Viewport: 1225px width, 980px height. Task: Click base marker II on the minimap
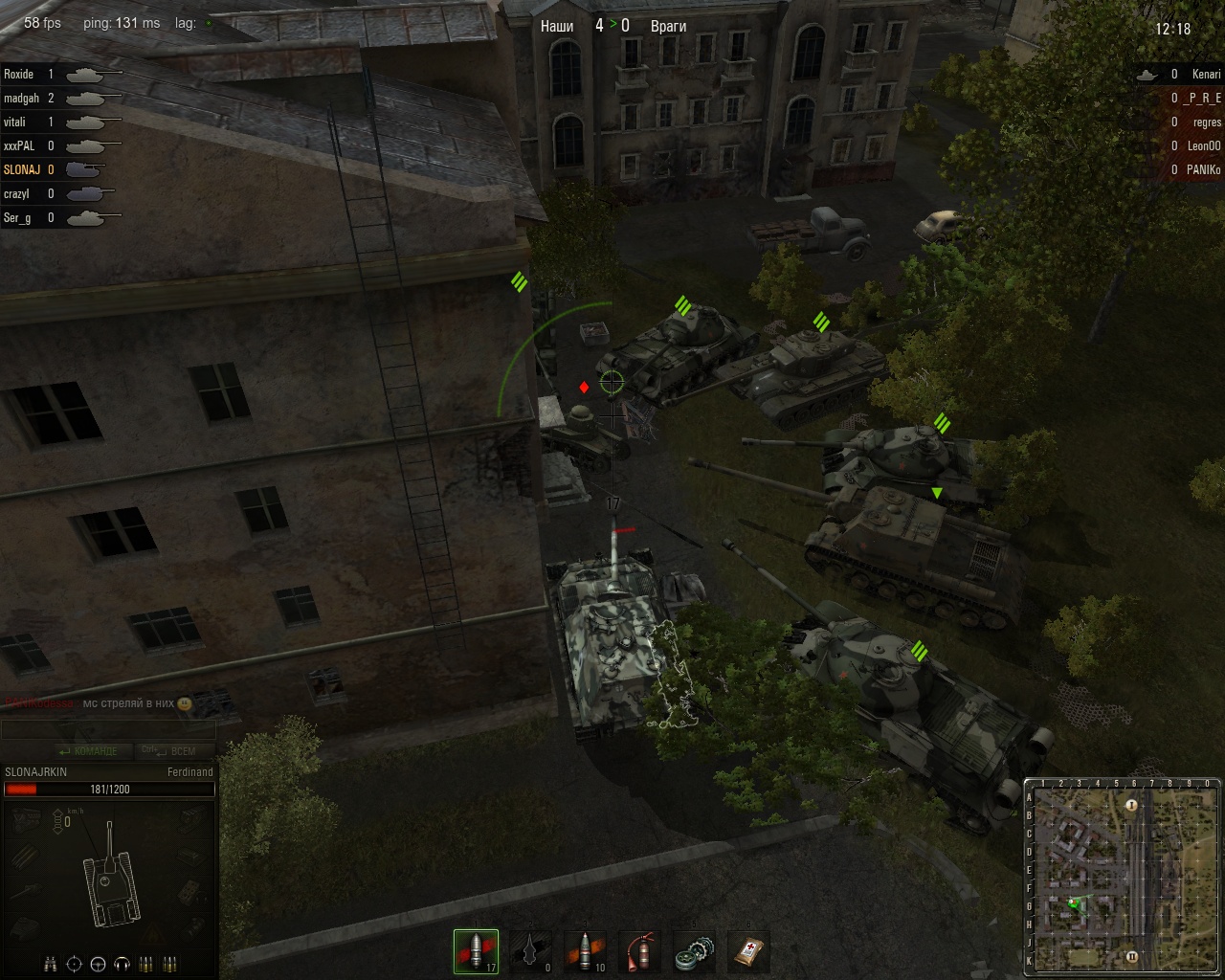point(1131,956)
